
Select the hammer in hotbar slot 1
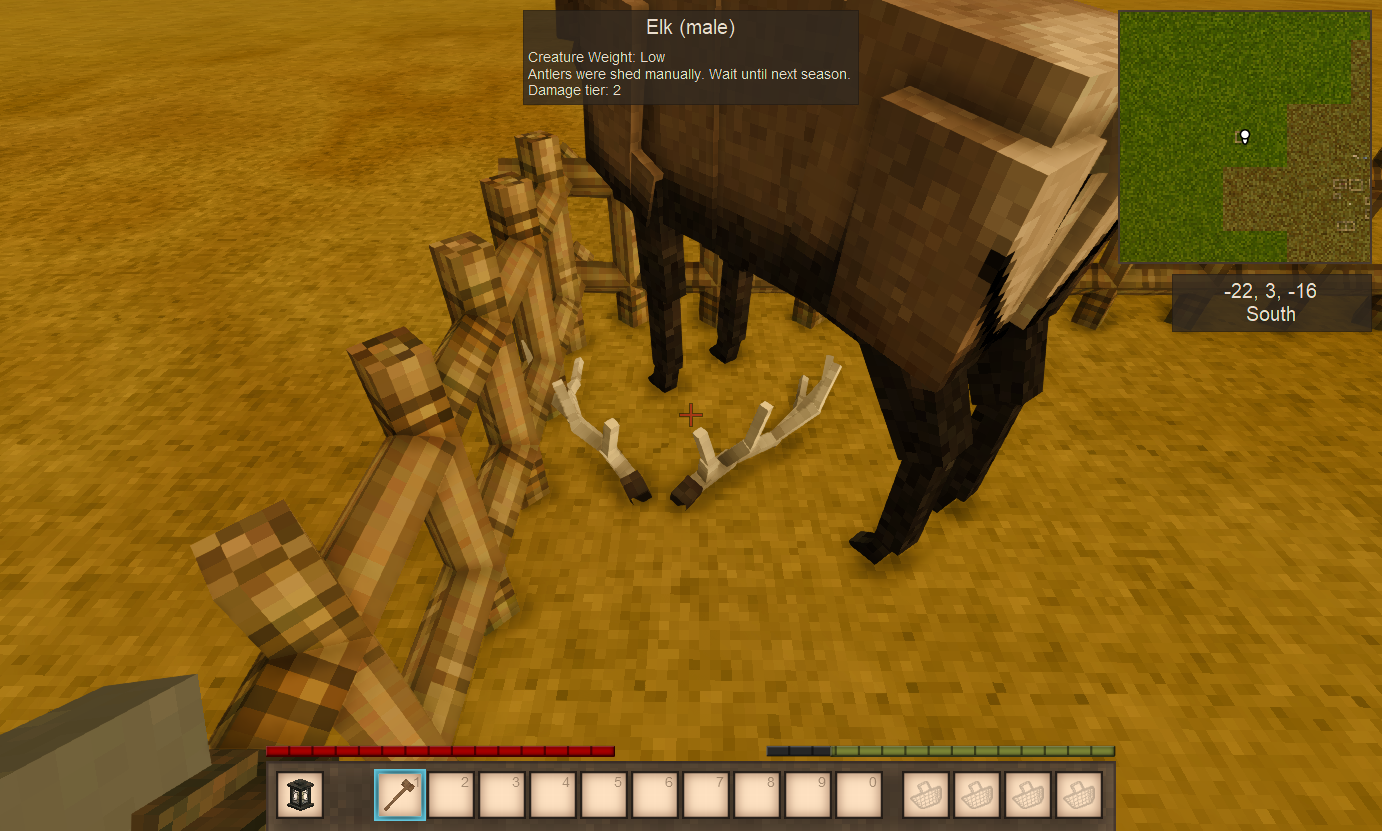[400, 794]
